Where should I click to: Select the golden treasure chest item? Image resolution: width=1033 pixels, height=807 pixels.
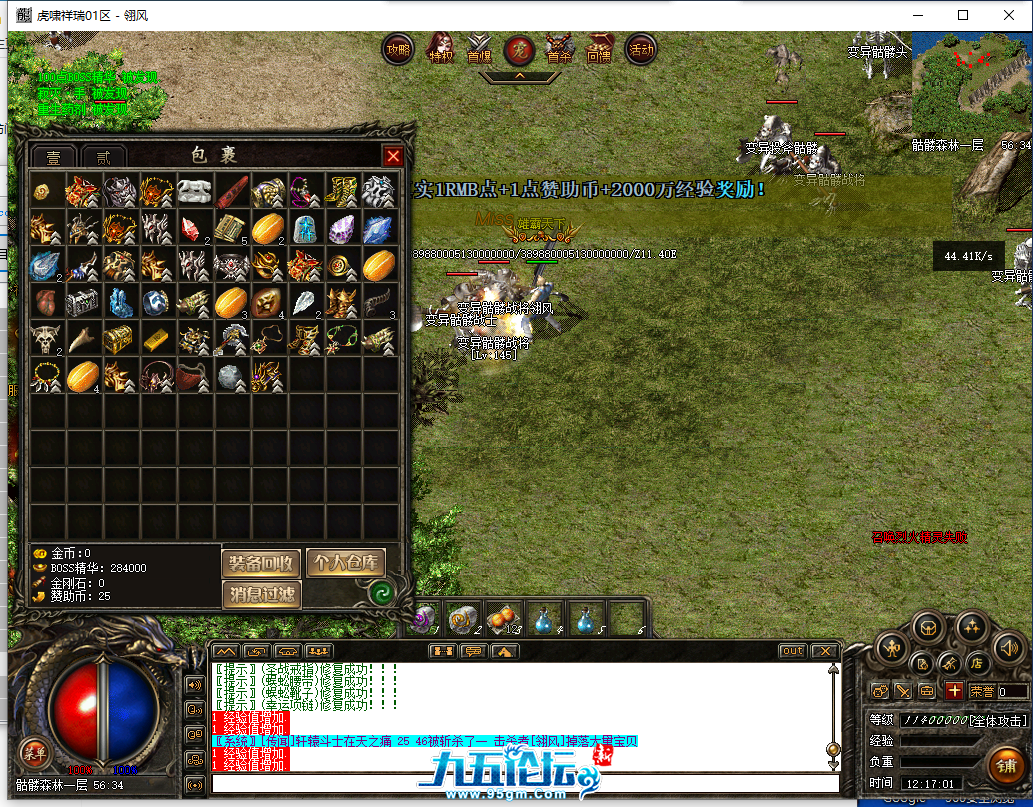118,338
